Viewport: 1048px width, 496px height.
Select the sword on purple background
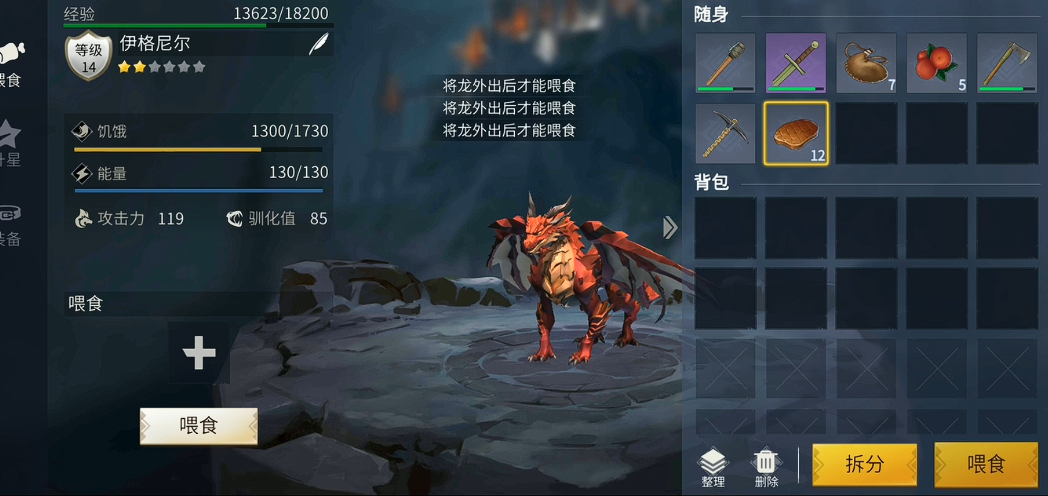tap(796, 63)
